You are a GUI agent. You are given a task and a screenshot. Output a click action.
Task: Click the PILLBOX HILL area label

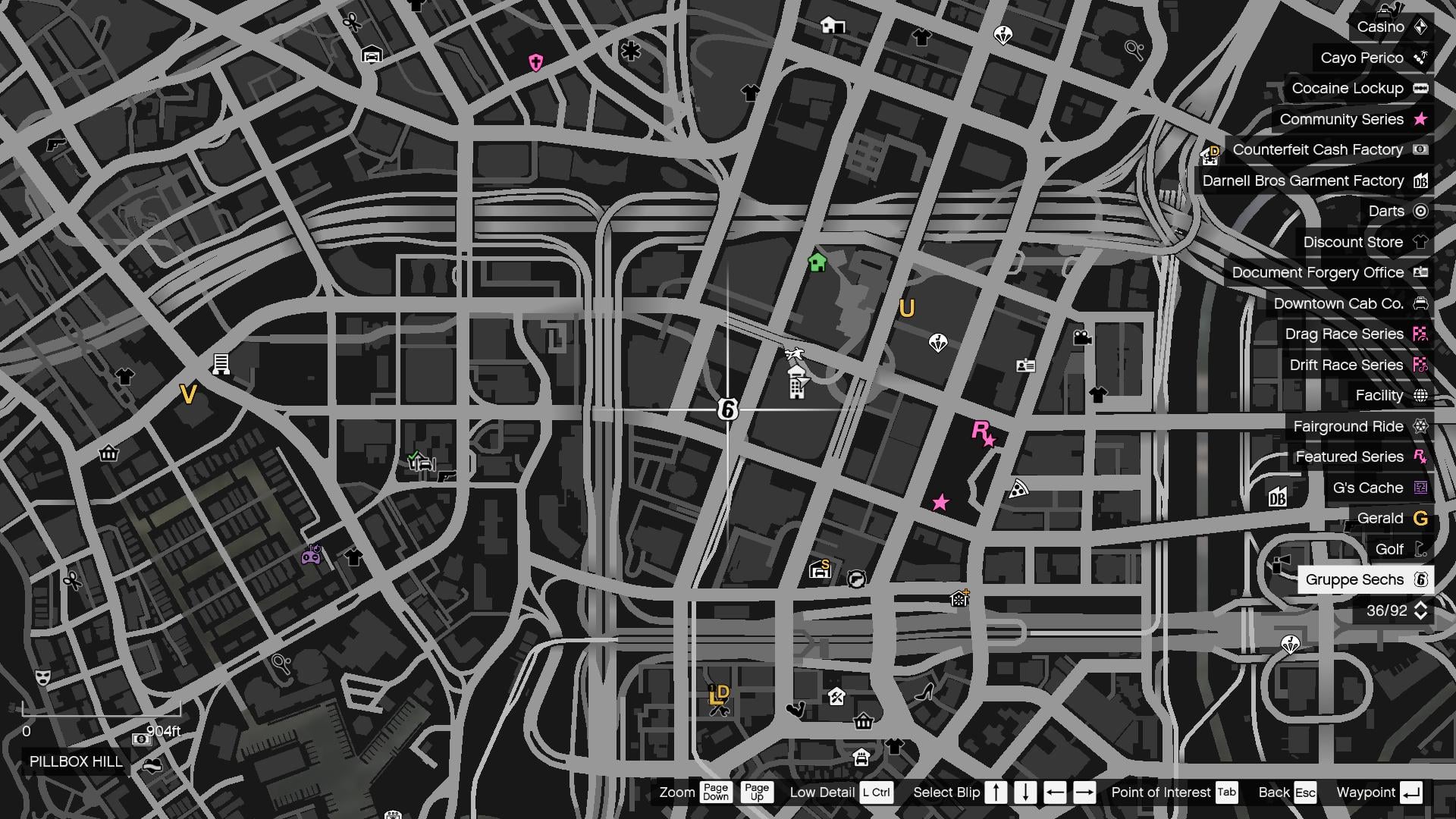(75, 763)
